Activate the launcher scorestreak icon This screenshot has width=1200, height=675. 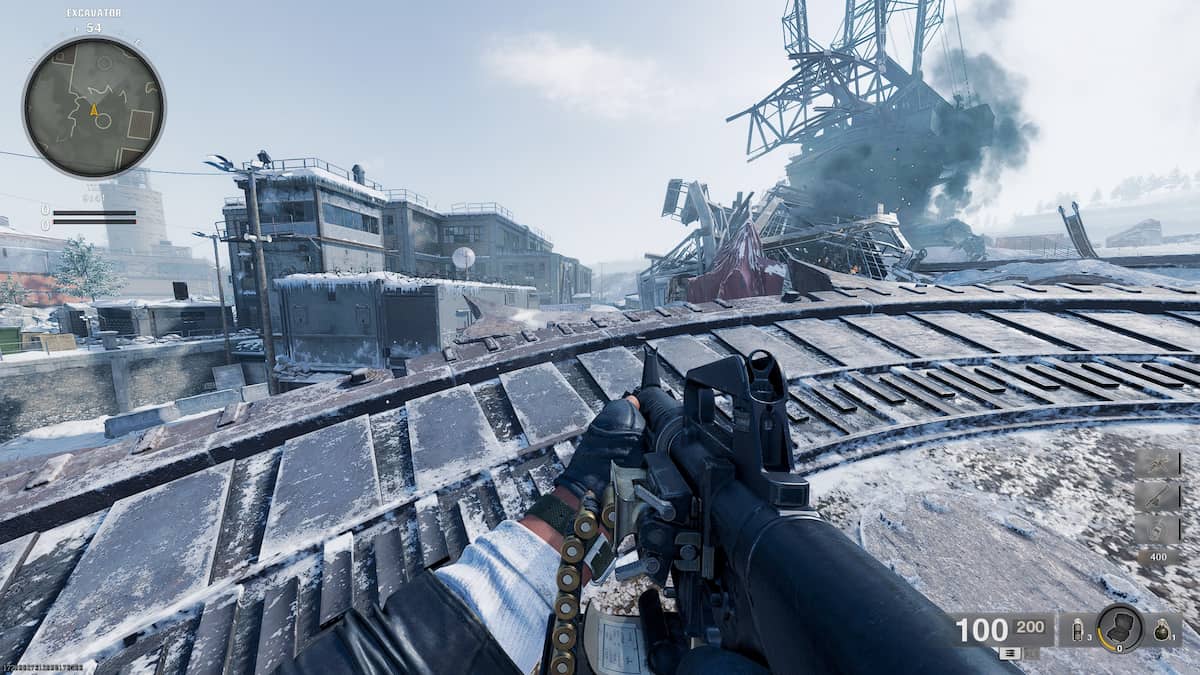click(x=1157, y=496)
